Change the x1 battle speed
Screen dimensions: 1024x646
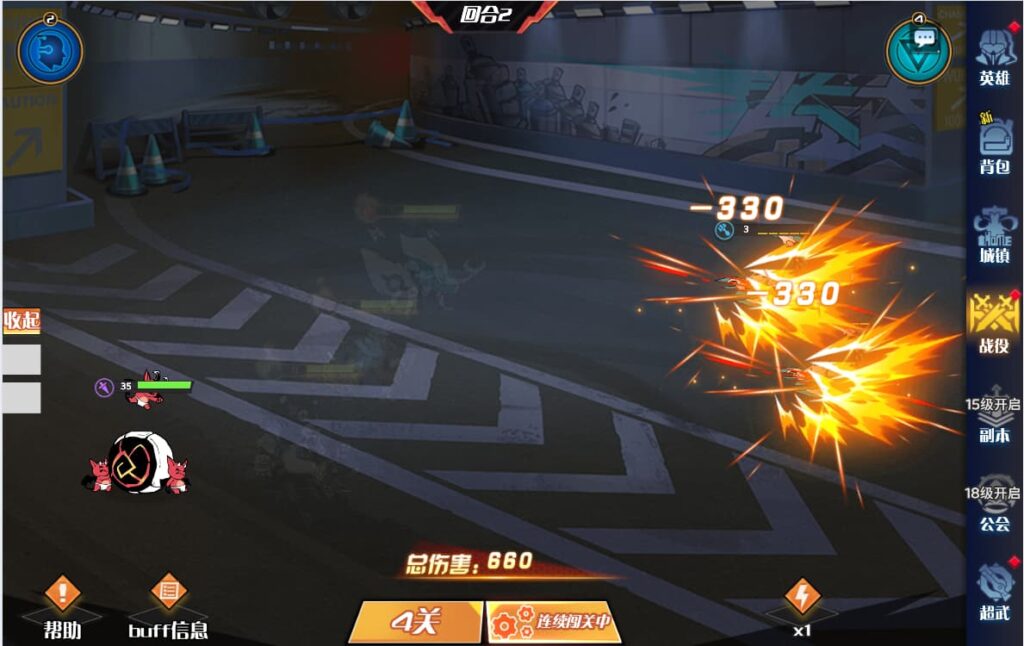point(801,606)
